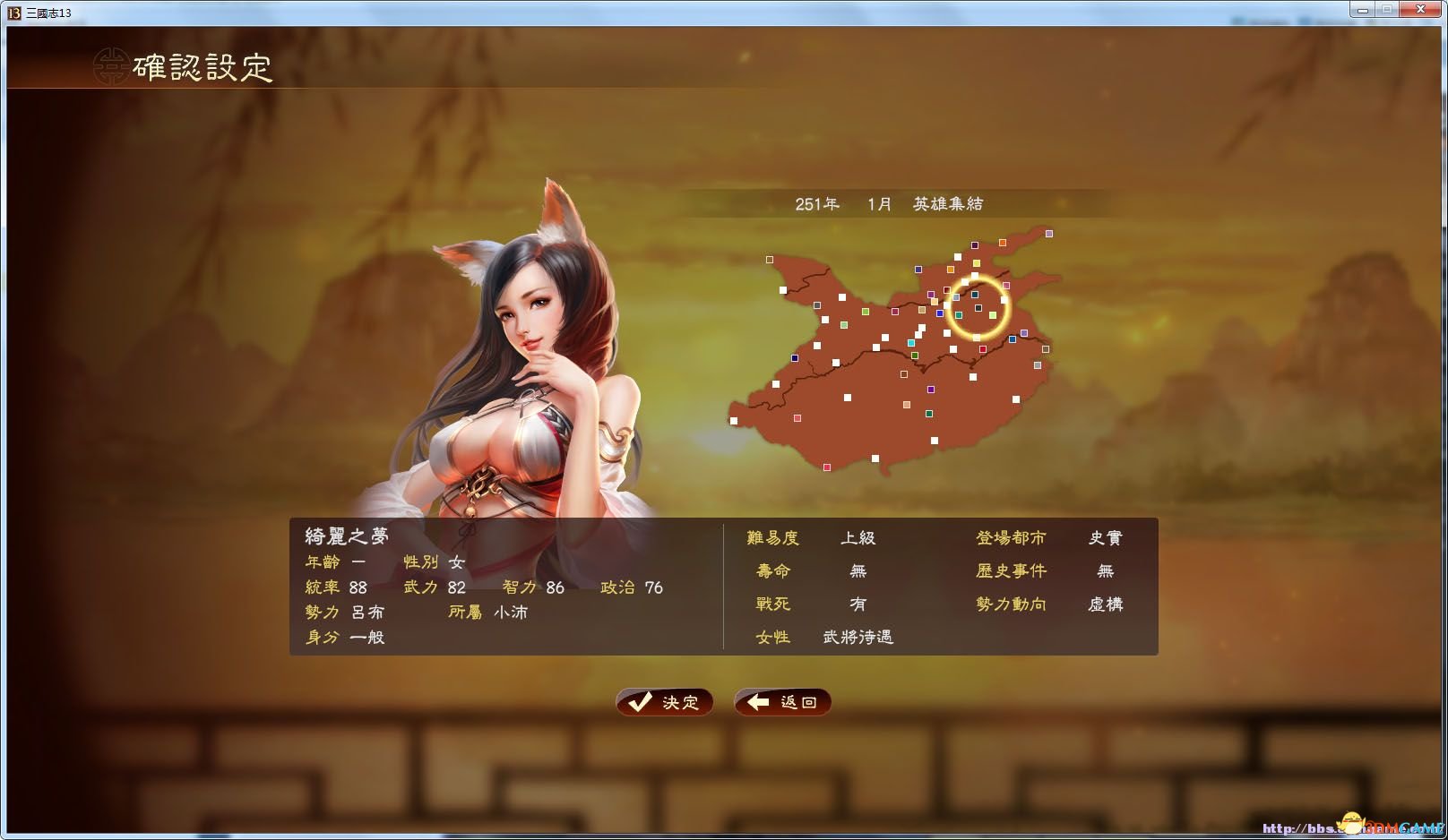Open the 難易度 difficulty selector showing 上級
The width and height of the screenshot is (1448, 840).
click(859, 537)
